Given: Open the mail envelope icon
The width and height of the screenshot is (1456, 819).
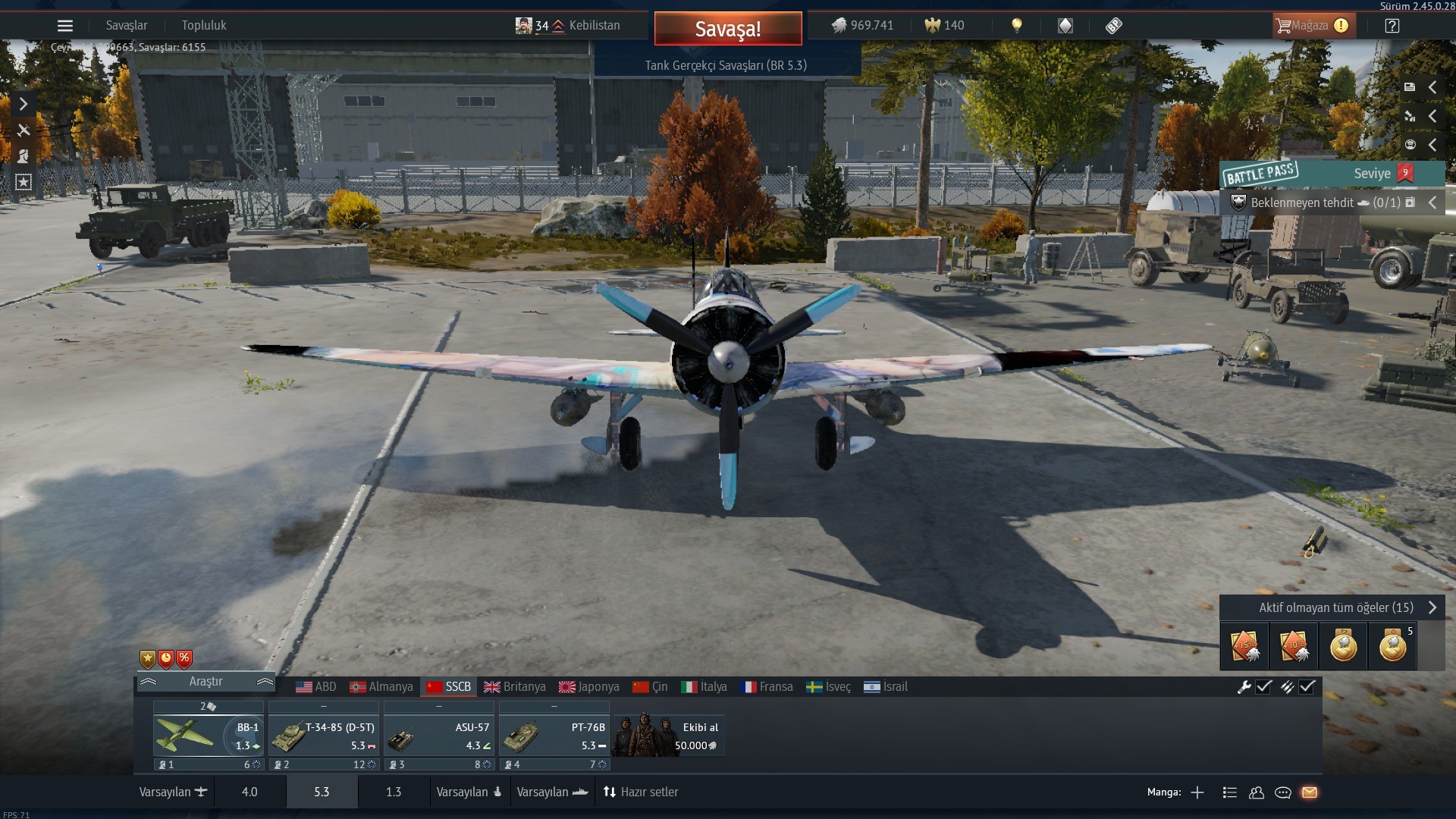Looking at the screenshot, I should click(x=1310, y=792).
